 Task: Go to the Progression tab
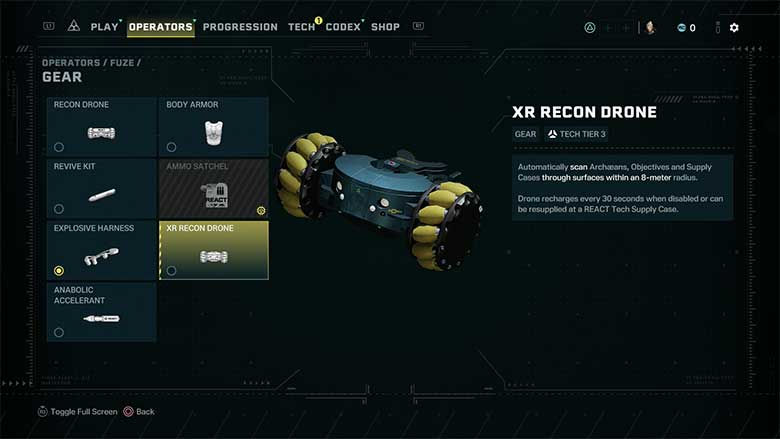tap(241, 27)
